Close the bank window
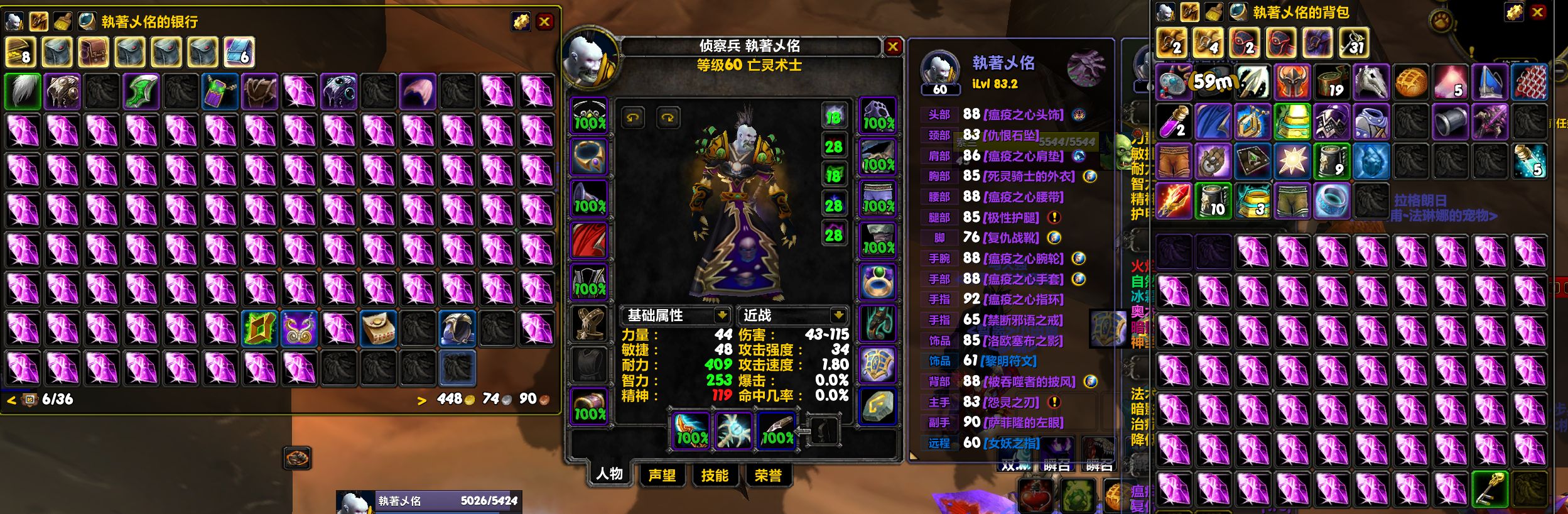Viewport: 1568px width, 514px height. click(544, 22)
